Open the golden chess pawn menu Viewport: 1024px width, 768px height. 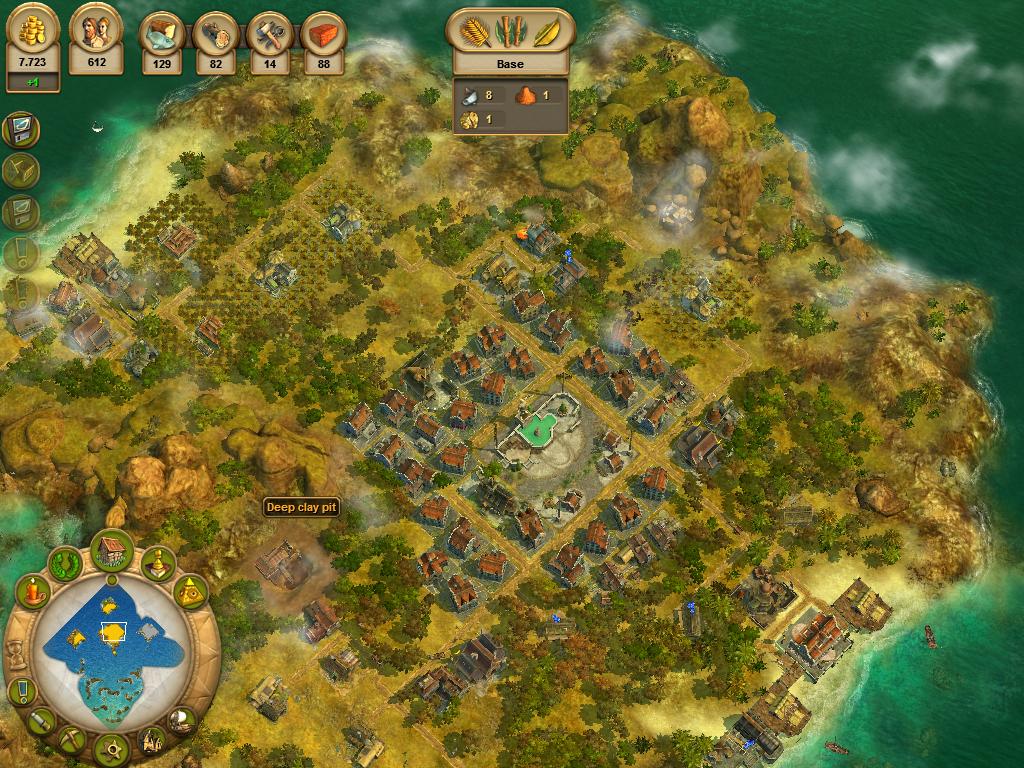tap(158, 565)
